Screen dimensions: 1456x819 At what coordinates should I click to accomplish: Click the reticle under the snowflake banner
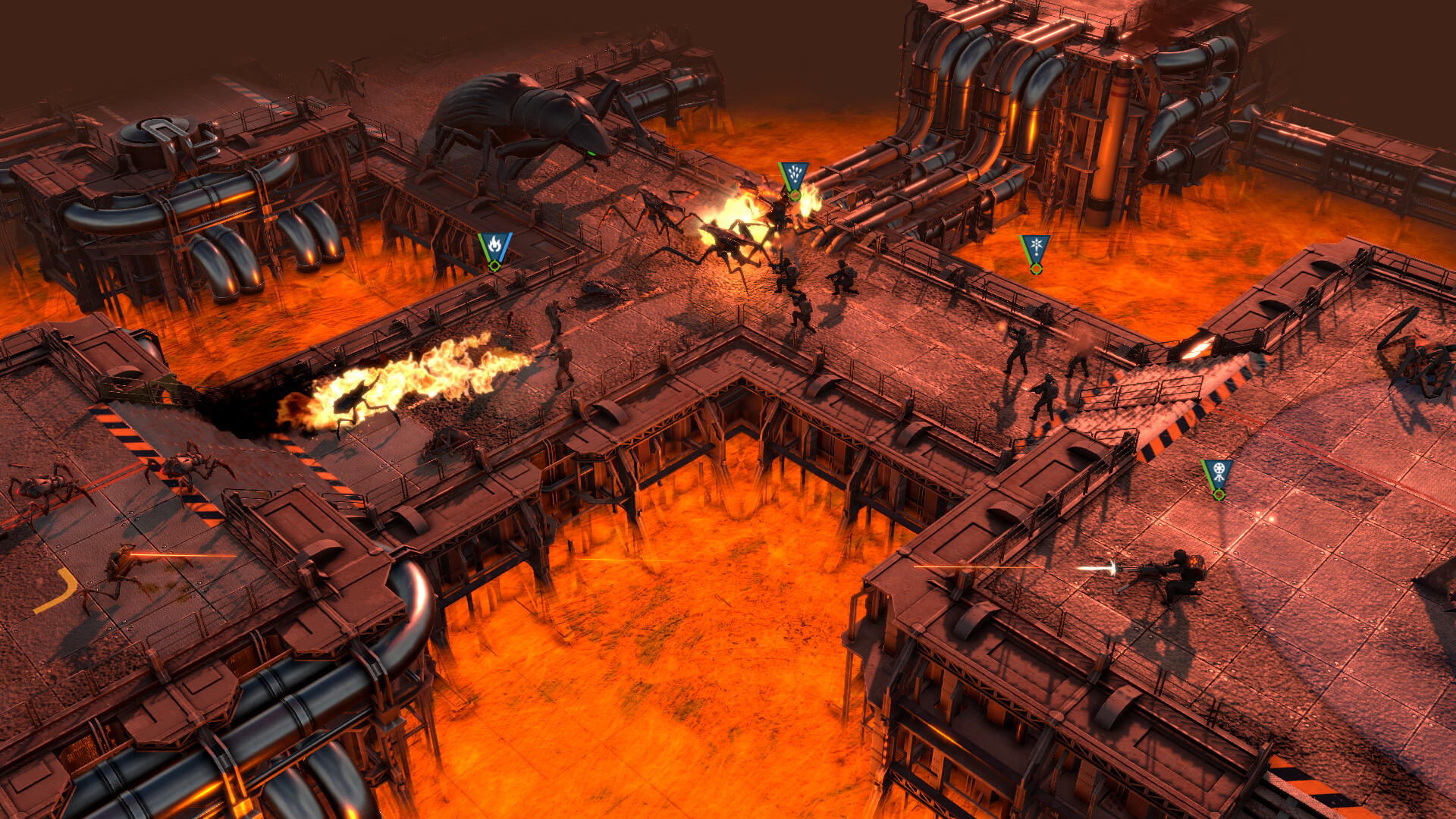click(1036, 267)
